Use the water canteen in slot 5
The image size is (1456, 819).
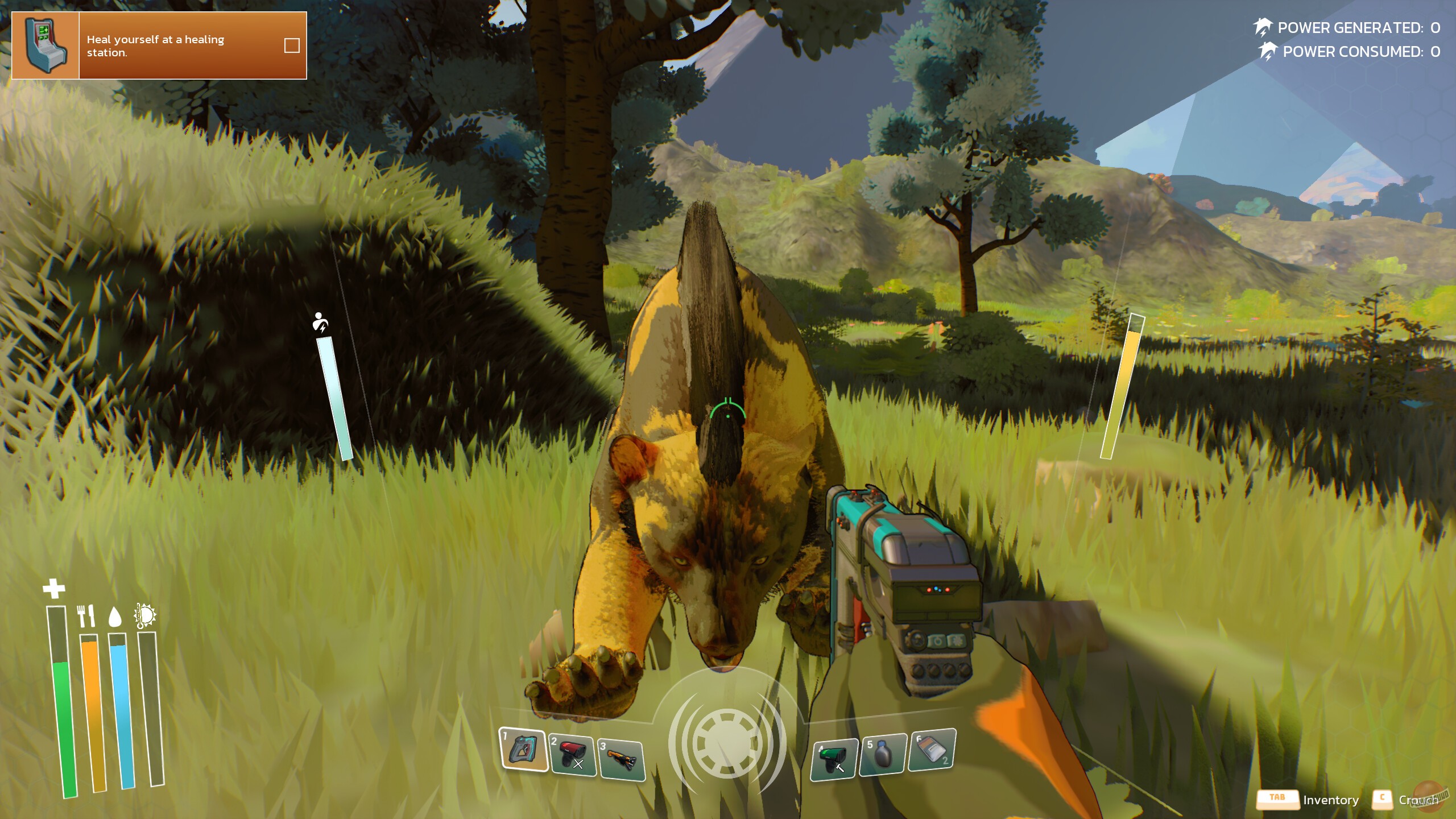[x=882, y=754]
